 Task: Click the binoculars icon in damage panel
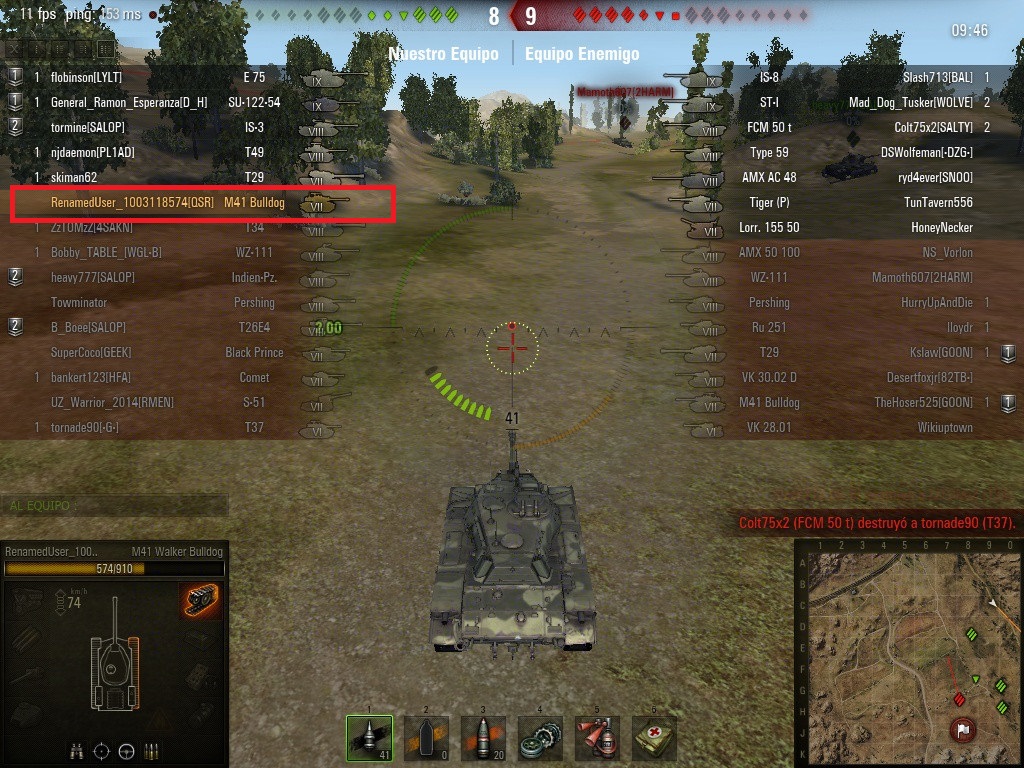(x=77, y=750)
